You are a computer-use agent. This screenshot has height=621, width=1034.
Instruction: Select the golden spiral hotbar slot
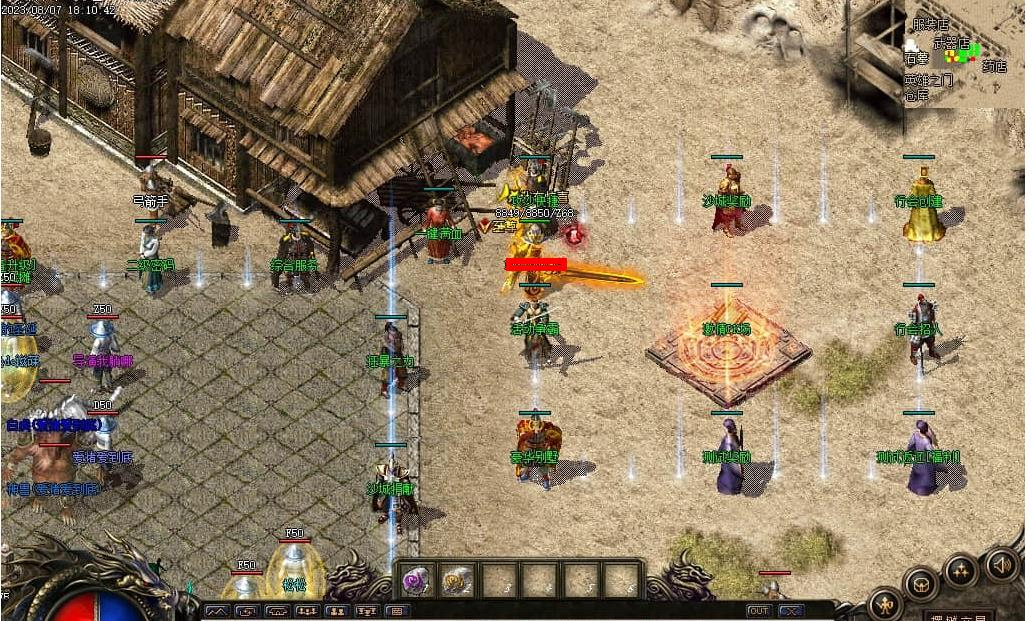pyautogui.click(x=457, y=579)
